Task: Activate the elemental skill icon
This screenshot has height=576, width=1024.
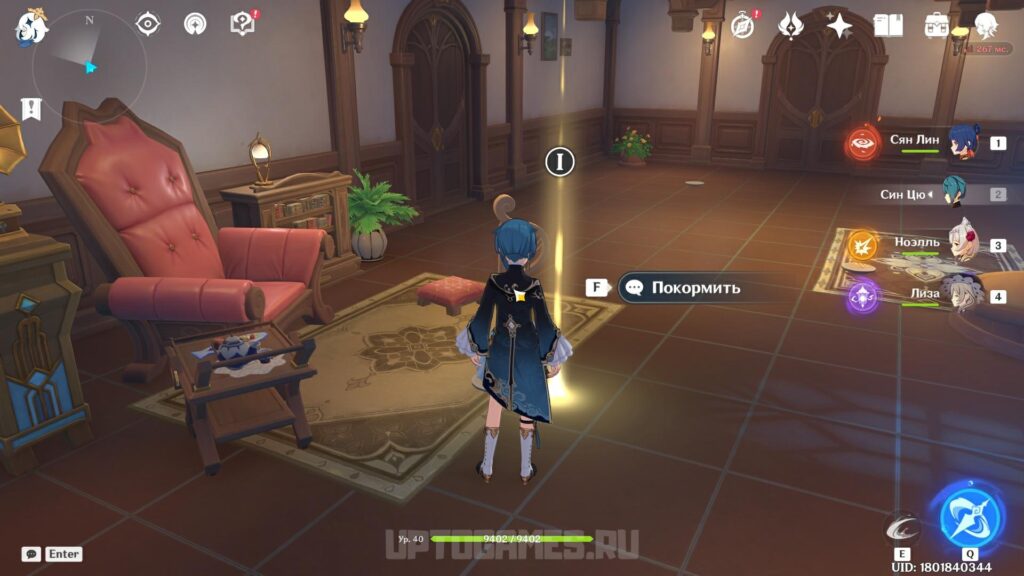Action: pos(903,528)
